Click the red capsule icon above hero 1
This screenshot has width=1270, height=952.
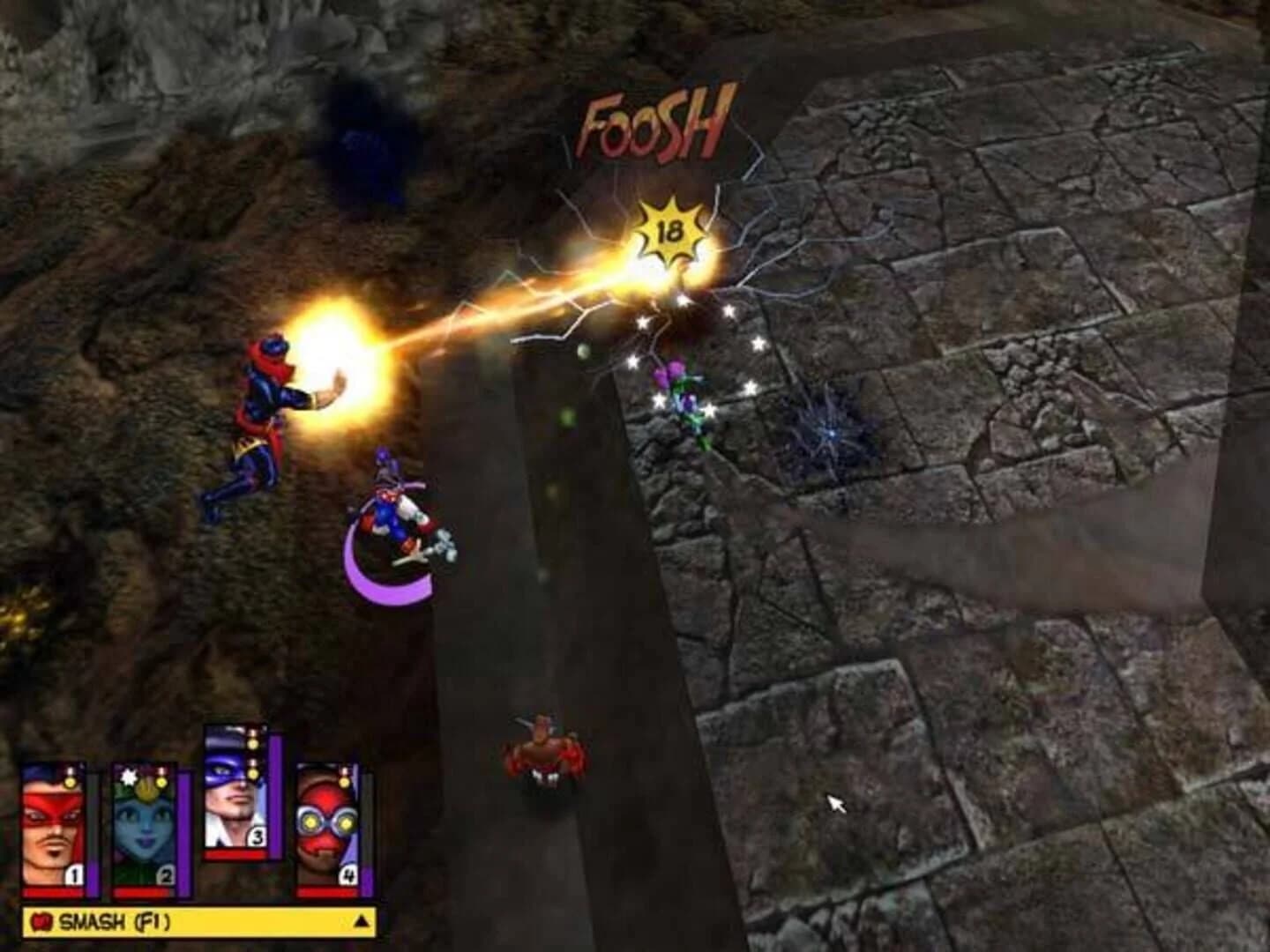[x=70, y=769]
